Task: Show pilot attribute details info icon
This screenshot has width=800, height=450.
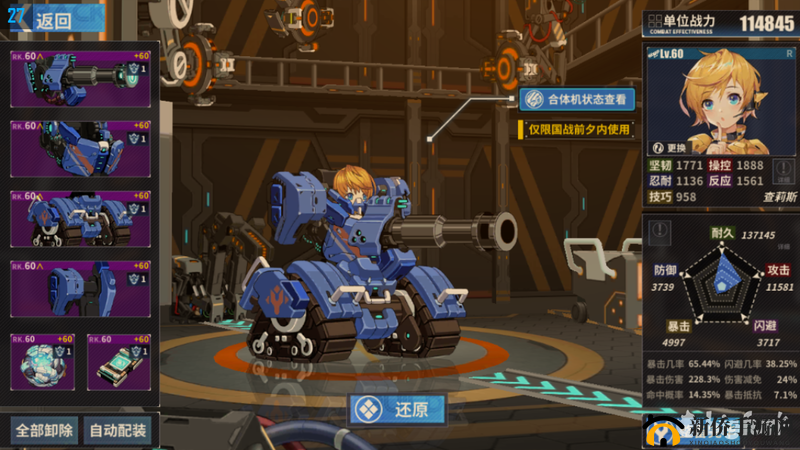Action: click(x=785, y=169)
